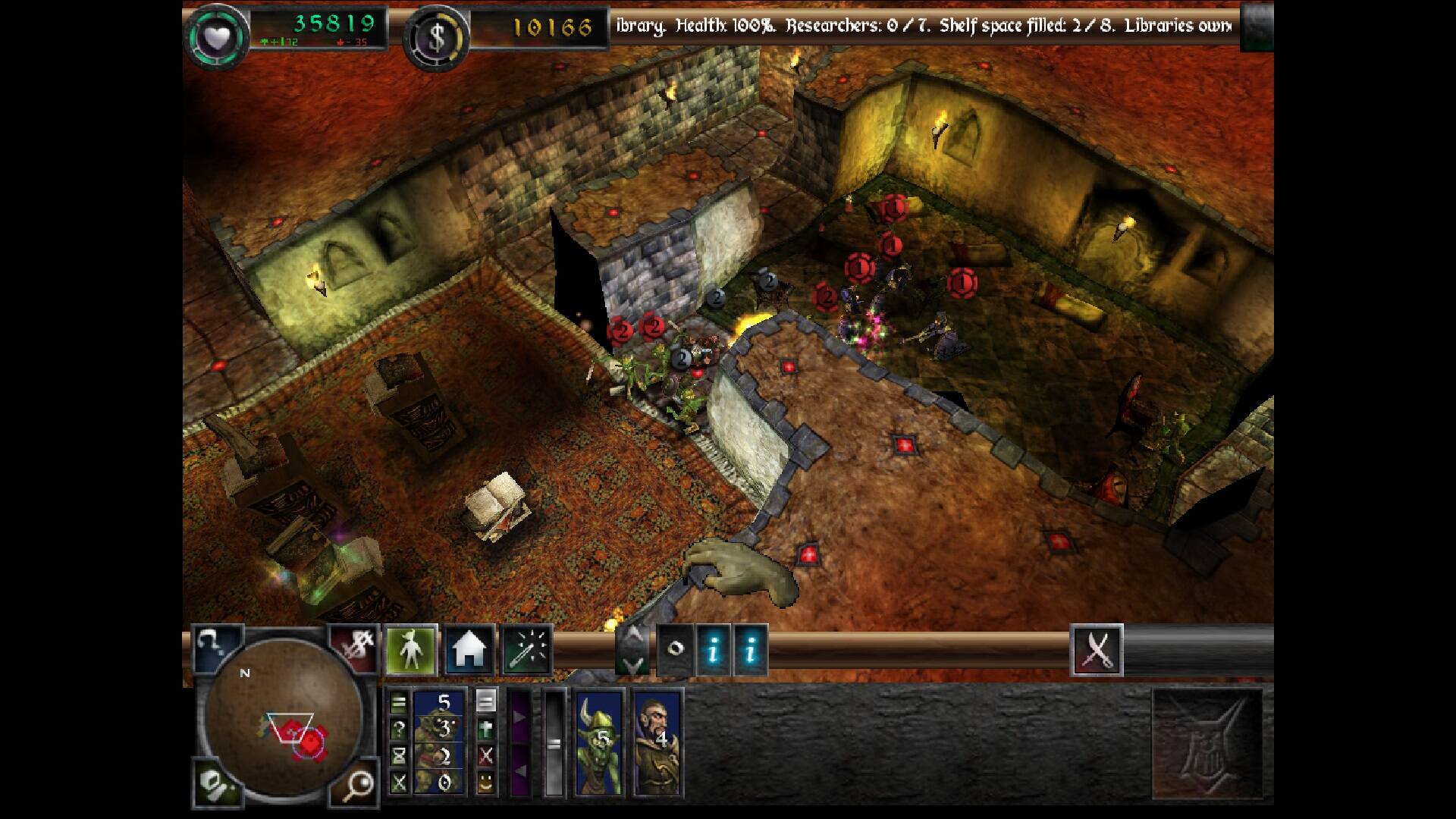This screenshot has height=819, width=1456.
Task: Click the crossed swords battle icon
Action: [1097, 650]
